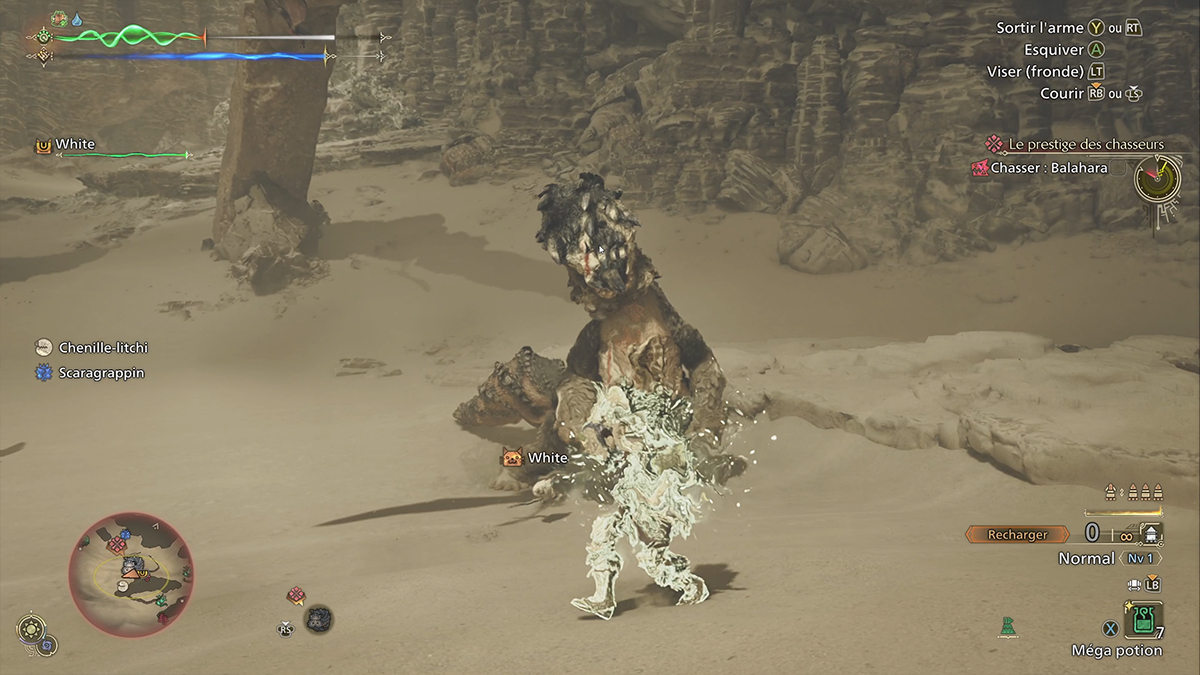
Task: Click the green pouch icon
Action: pyautogui.click(x=1006, y=627)
